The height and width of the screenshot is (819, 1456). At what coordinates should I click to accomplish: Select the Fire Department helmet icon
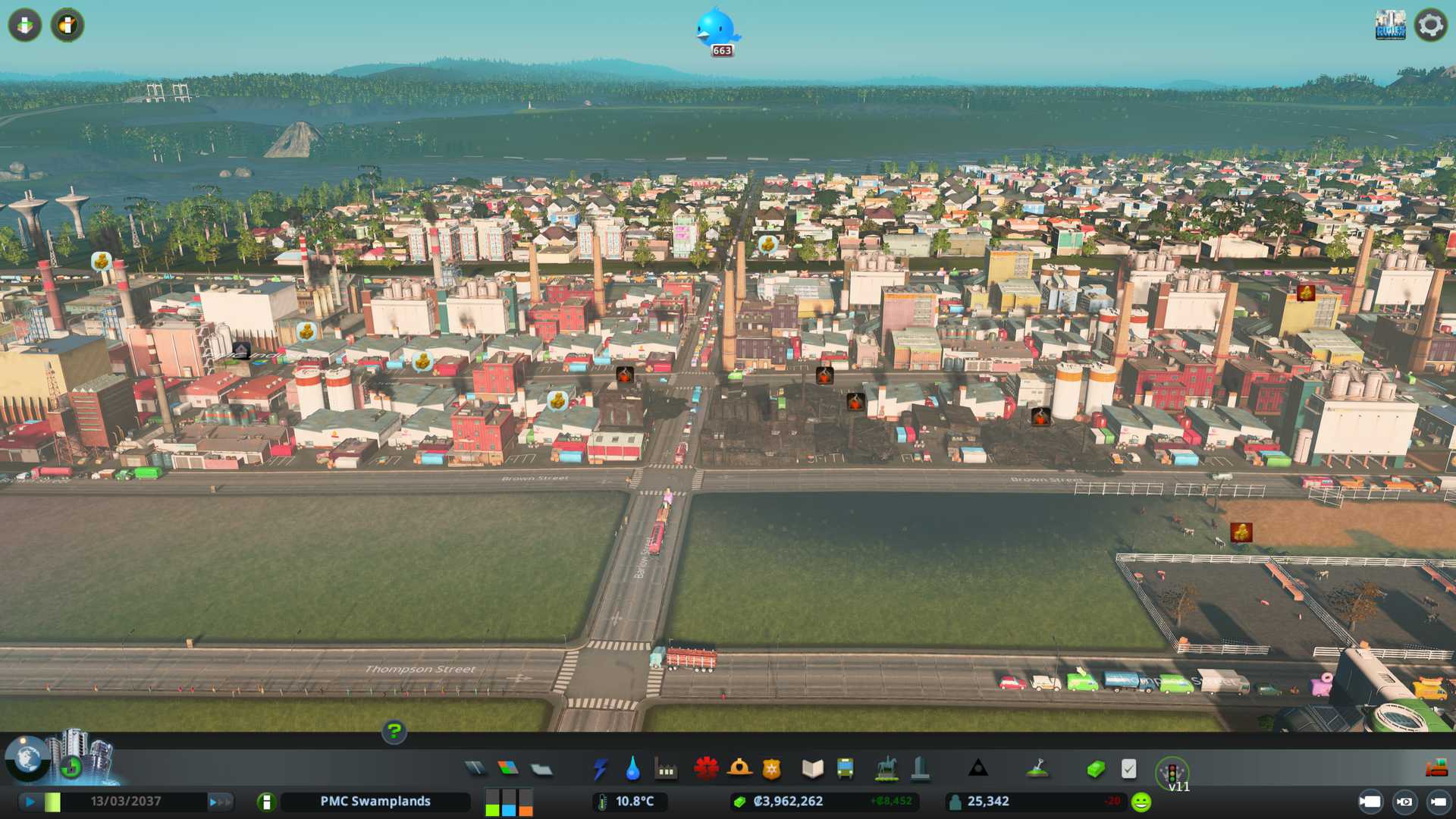coord(739,769)
